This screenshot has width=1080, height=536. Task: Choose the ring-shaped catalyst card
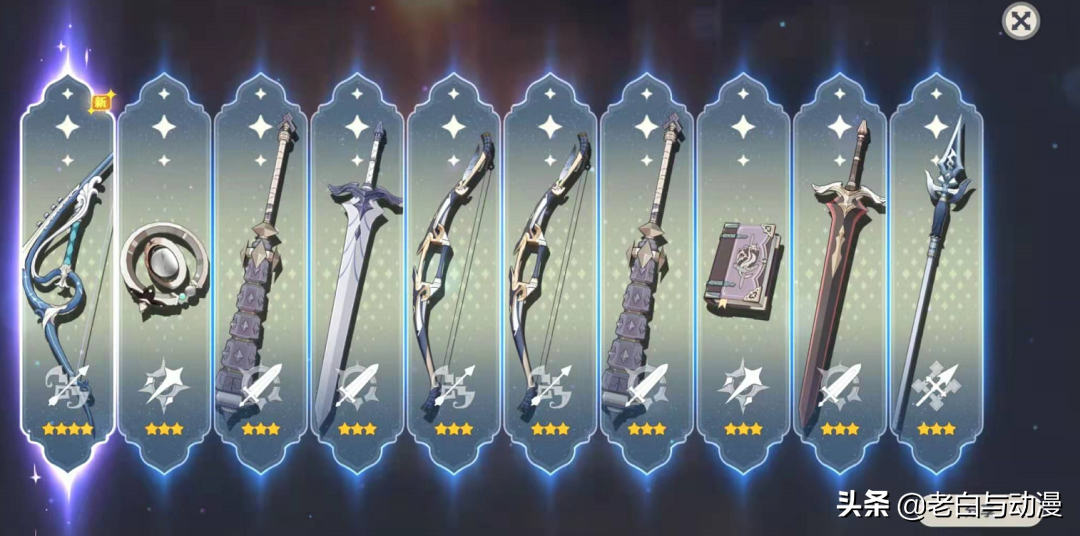coord(164,270)
